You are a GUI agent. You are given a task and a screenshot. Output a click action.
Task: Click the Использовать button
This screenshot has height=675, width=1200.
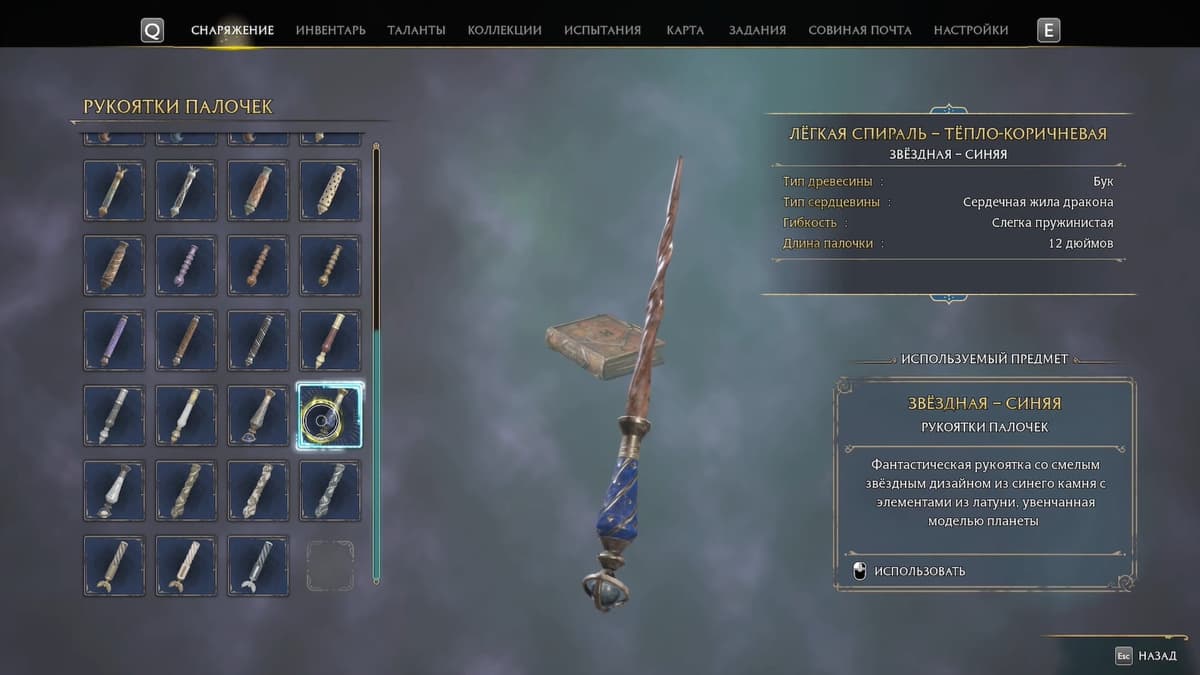click(908, 571)
